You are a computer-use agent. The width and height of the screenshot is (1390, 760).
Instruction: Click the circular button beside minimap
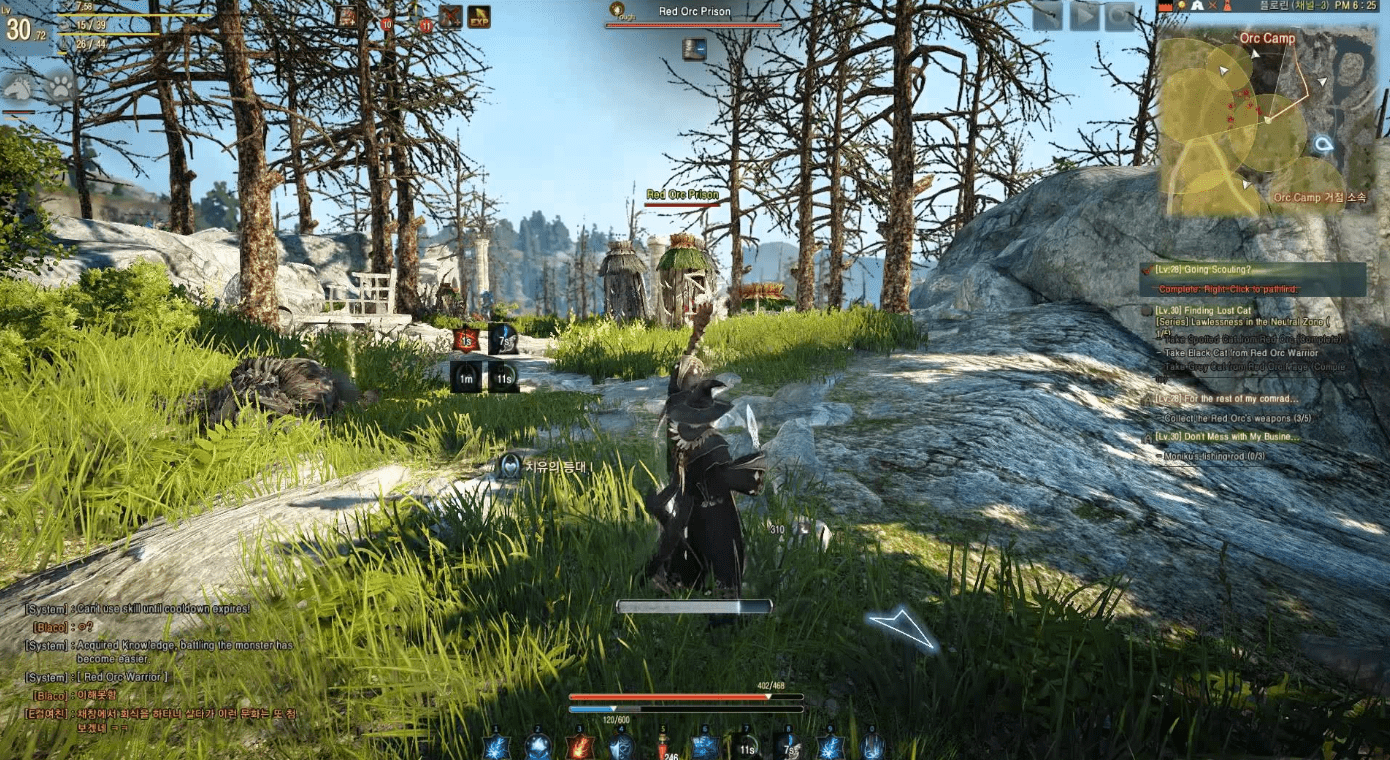point(1120,15)
